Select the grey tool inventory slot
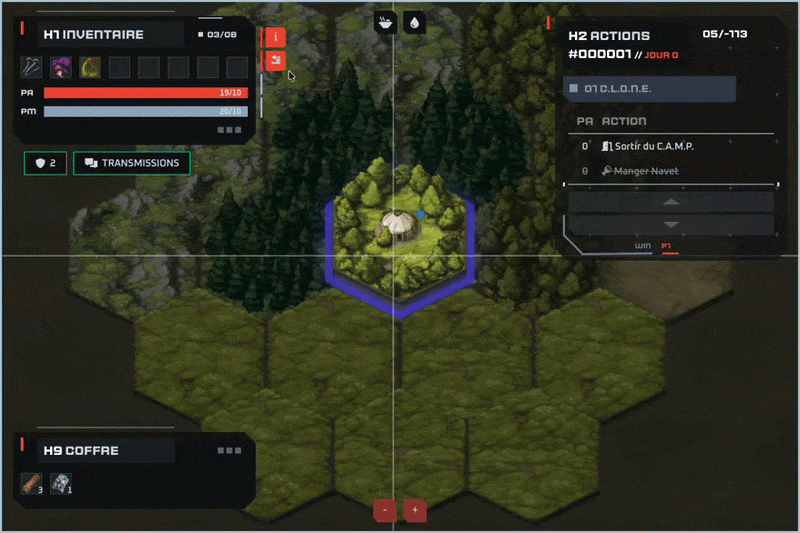 pos(32,67)
